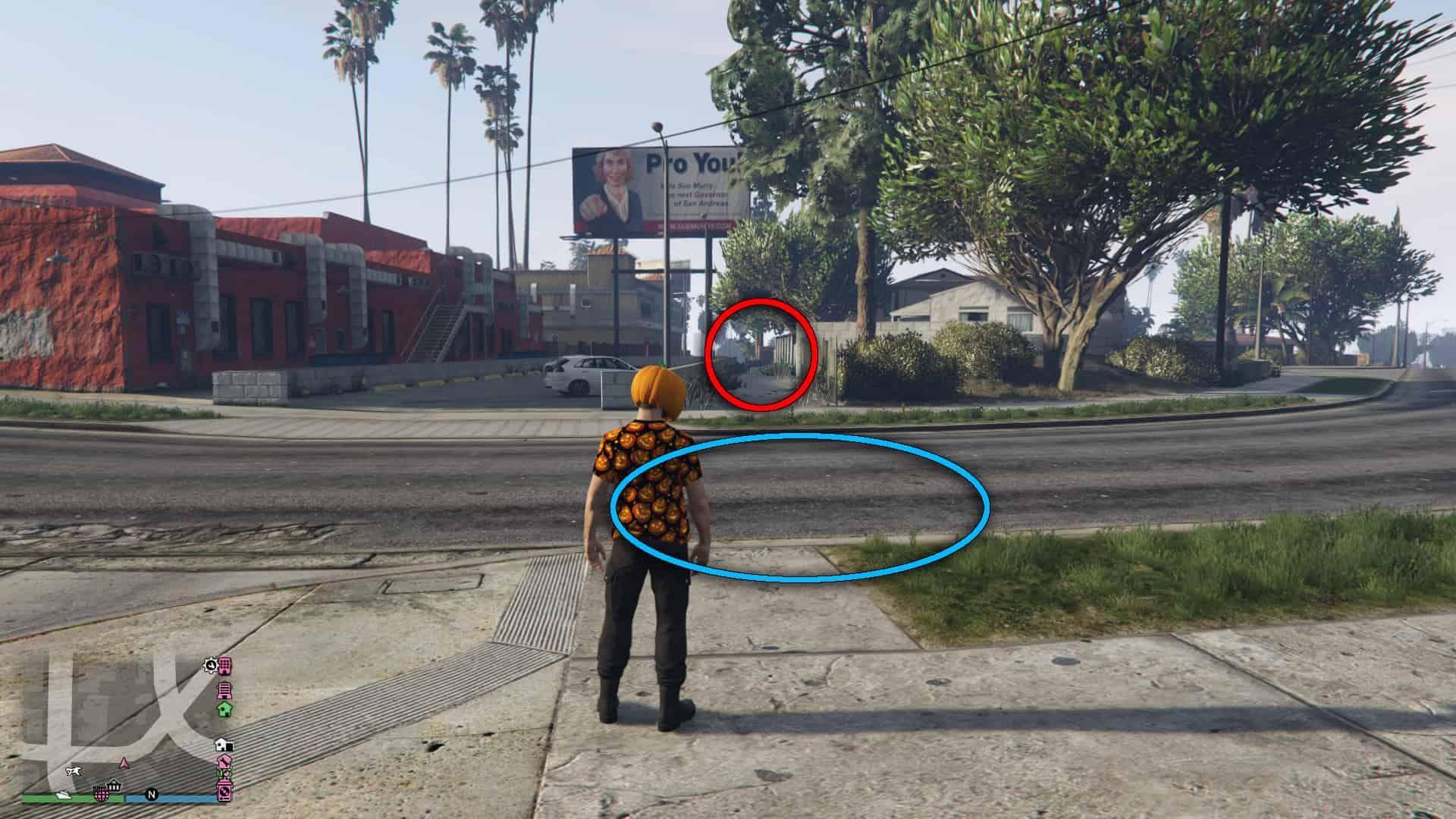Click the gear-shaped business battle minimap icon
This screenshot has height=819, width=1456.
pos(209,666)
